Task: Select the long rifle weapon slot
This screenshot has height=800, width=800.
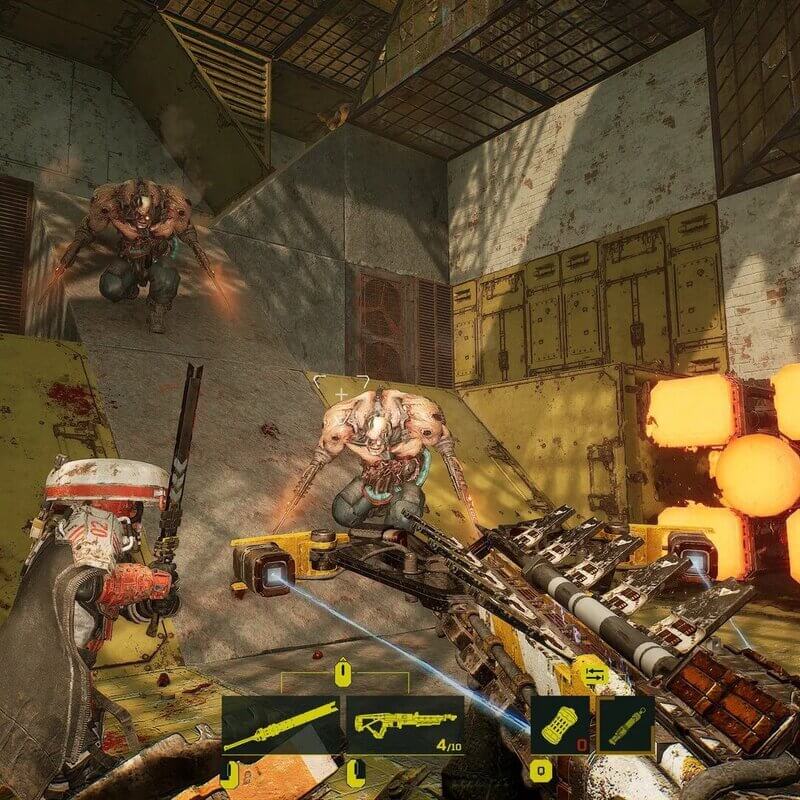Action: click(x=282, y=725)
